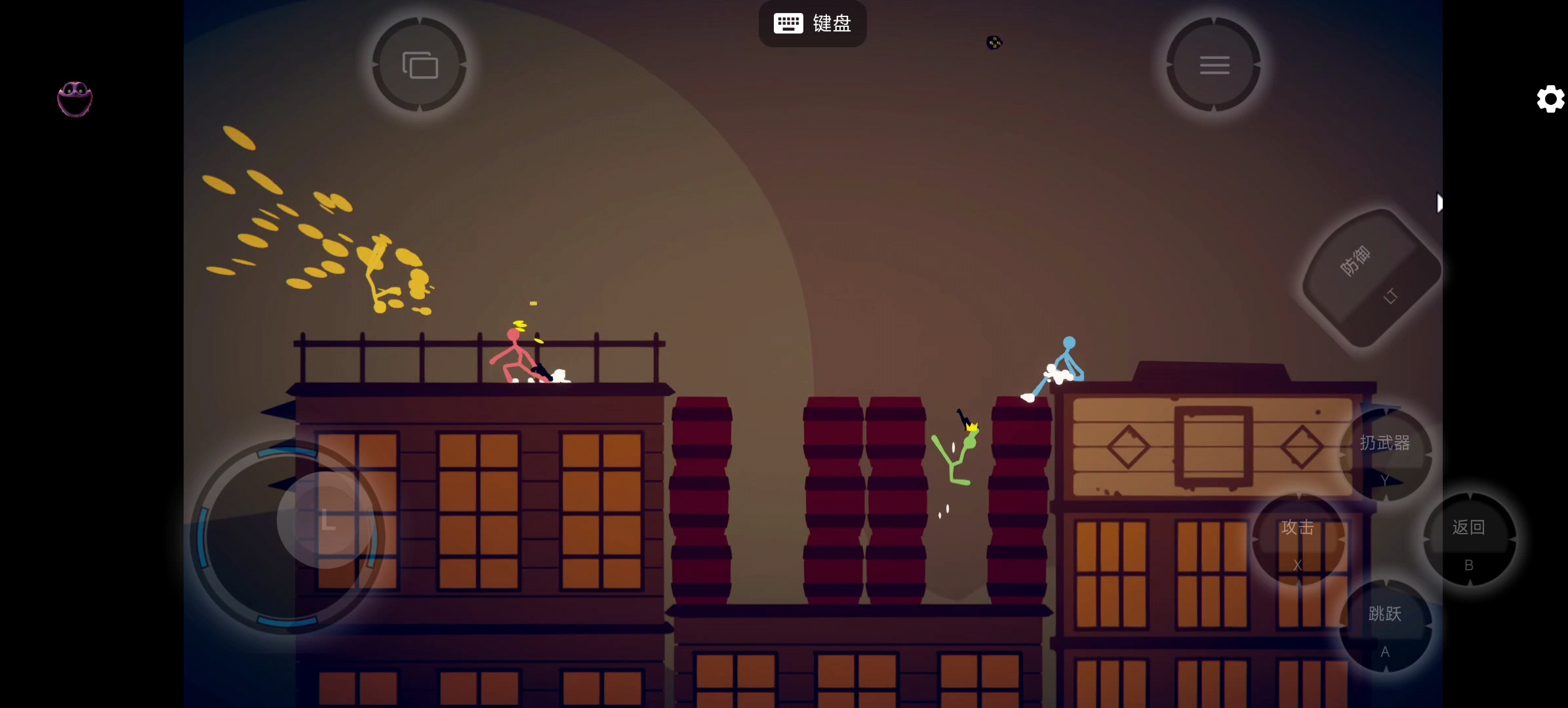
Task: Tap the overlapping windows view button
Action: click(x=420, y=65)
